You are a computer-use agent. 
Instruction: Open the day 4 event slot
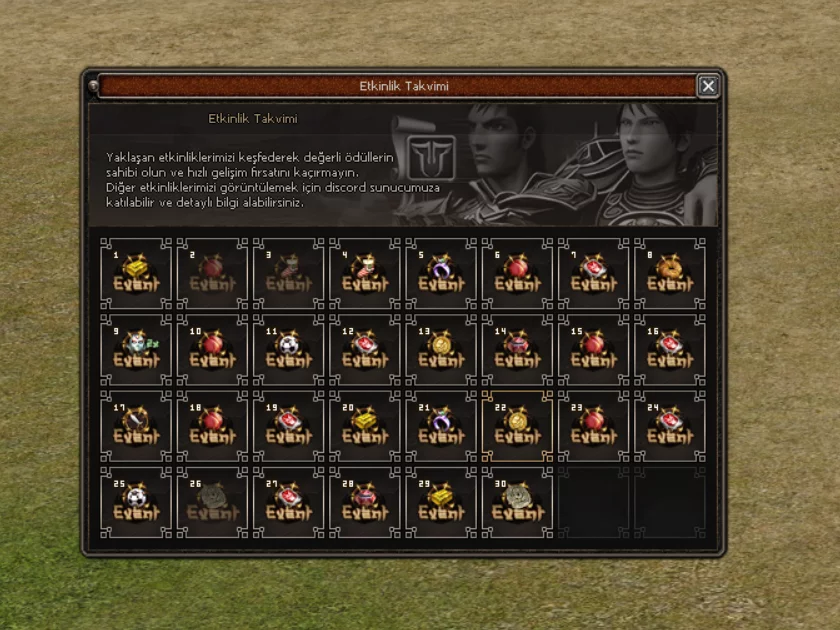point(365,273)
